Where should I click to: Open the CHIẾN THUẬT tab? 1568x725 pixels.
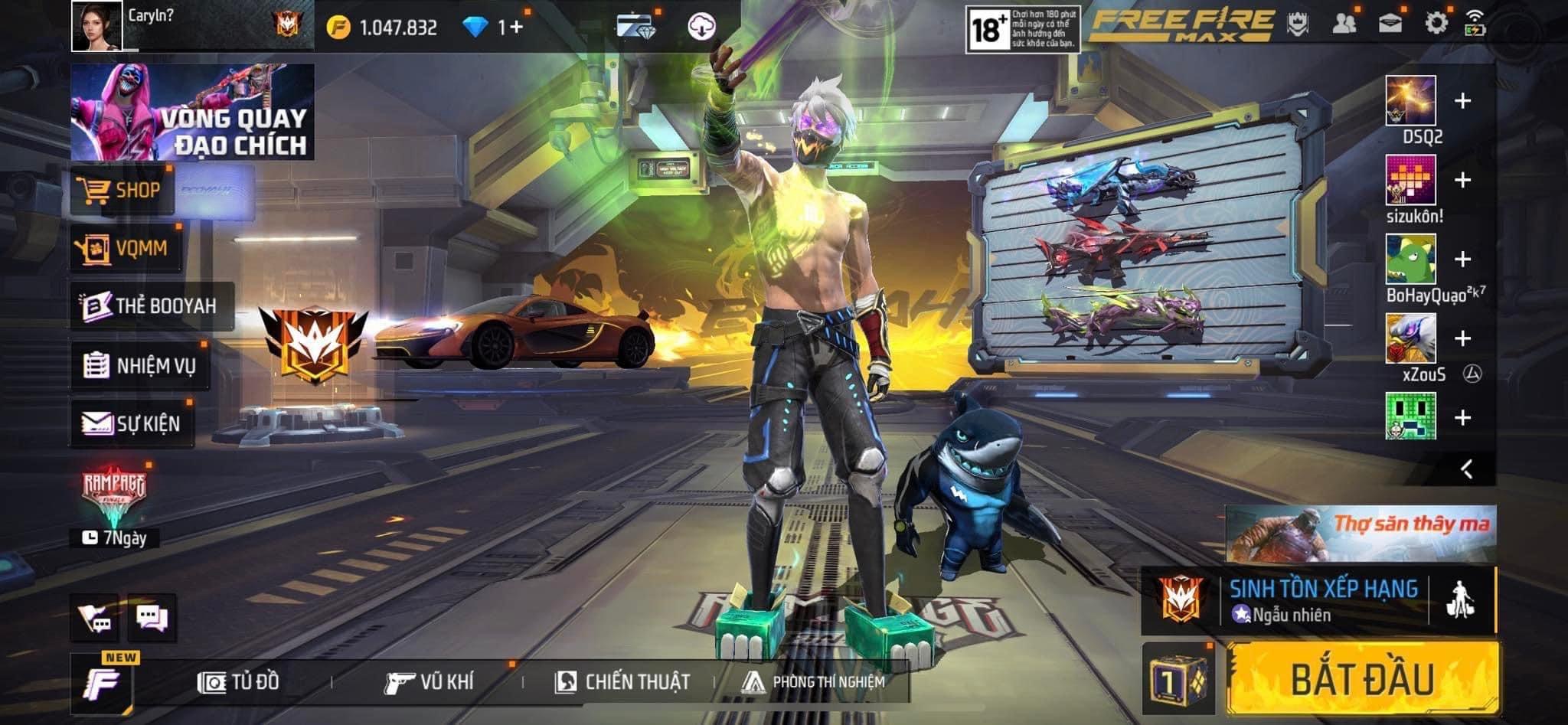(622, 681)
